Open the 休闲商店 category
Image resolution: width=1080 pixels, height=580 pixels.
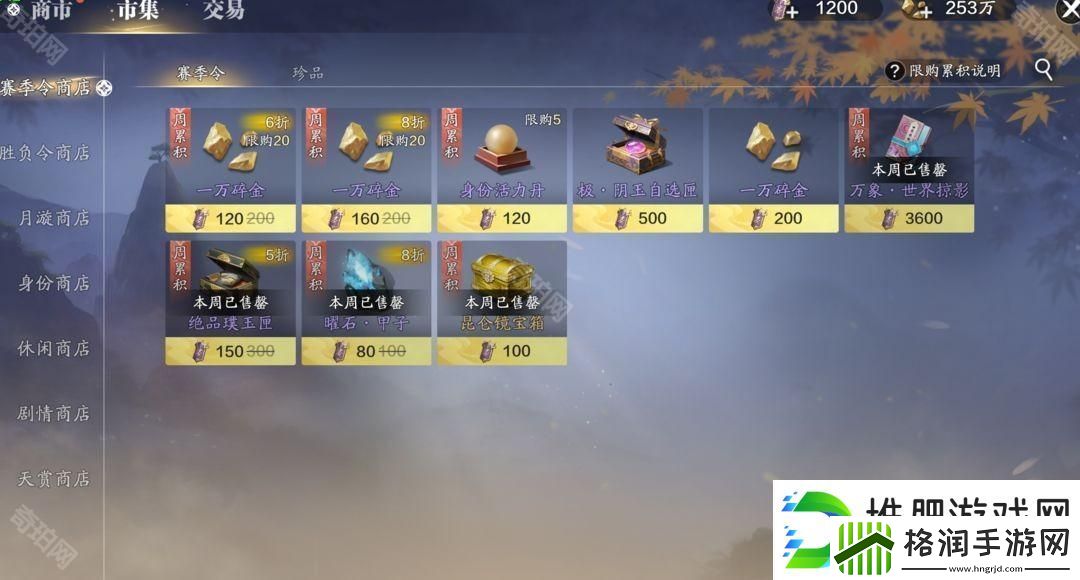(53, 348)
